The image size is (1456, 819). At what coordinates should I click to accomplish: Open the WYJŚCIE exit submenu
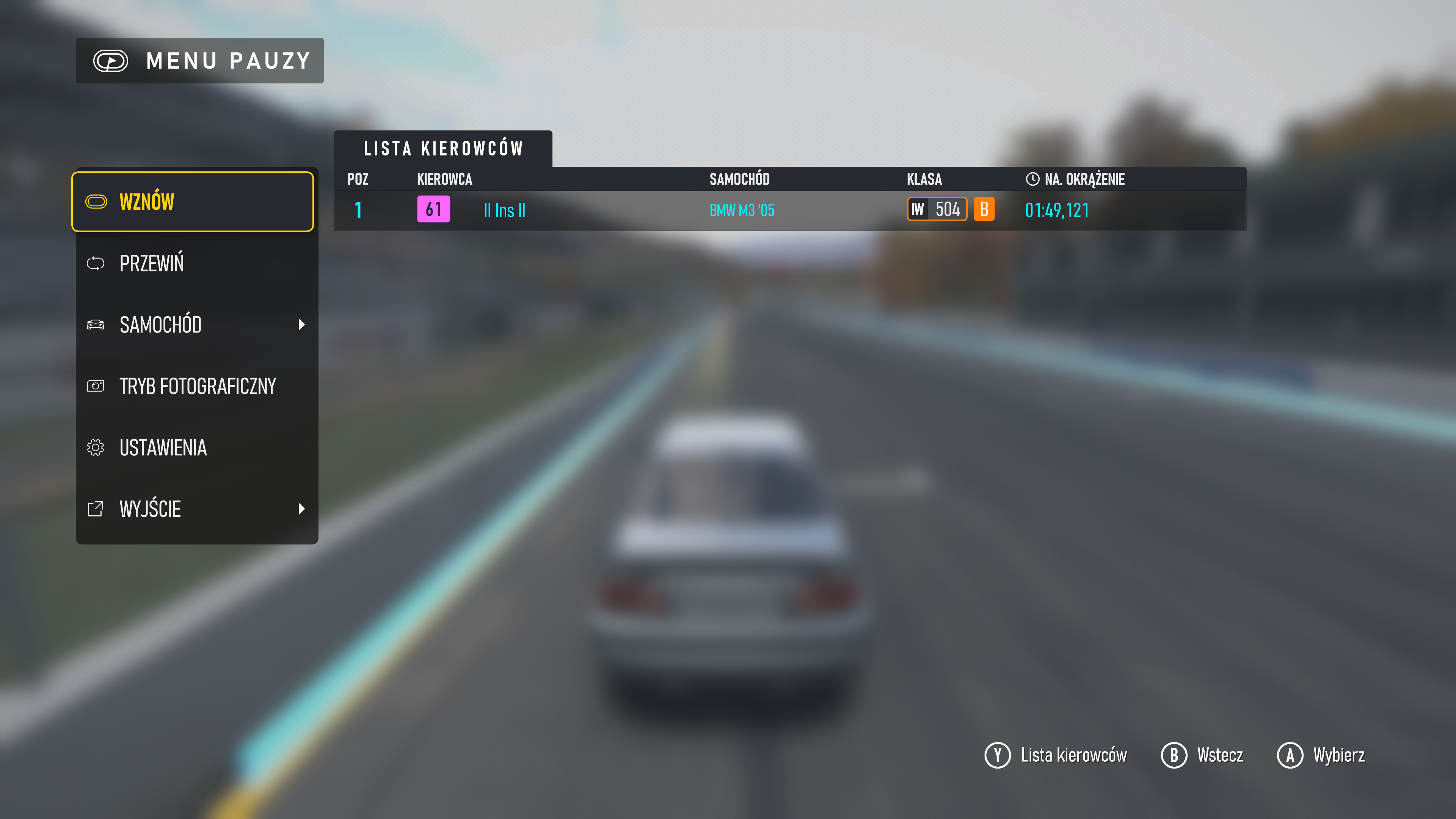(x=192, y=509)
